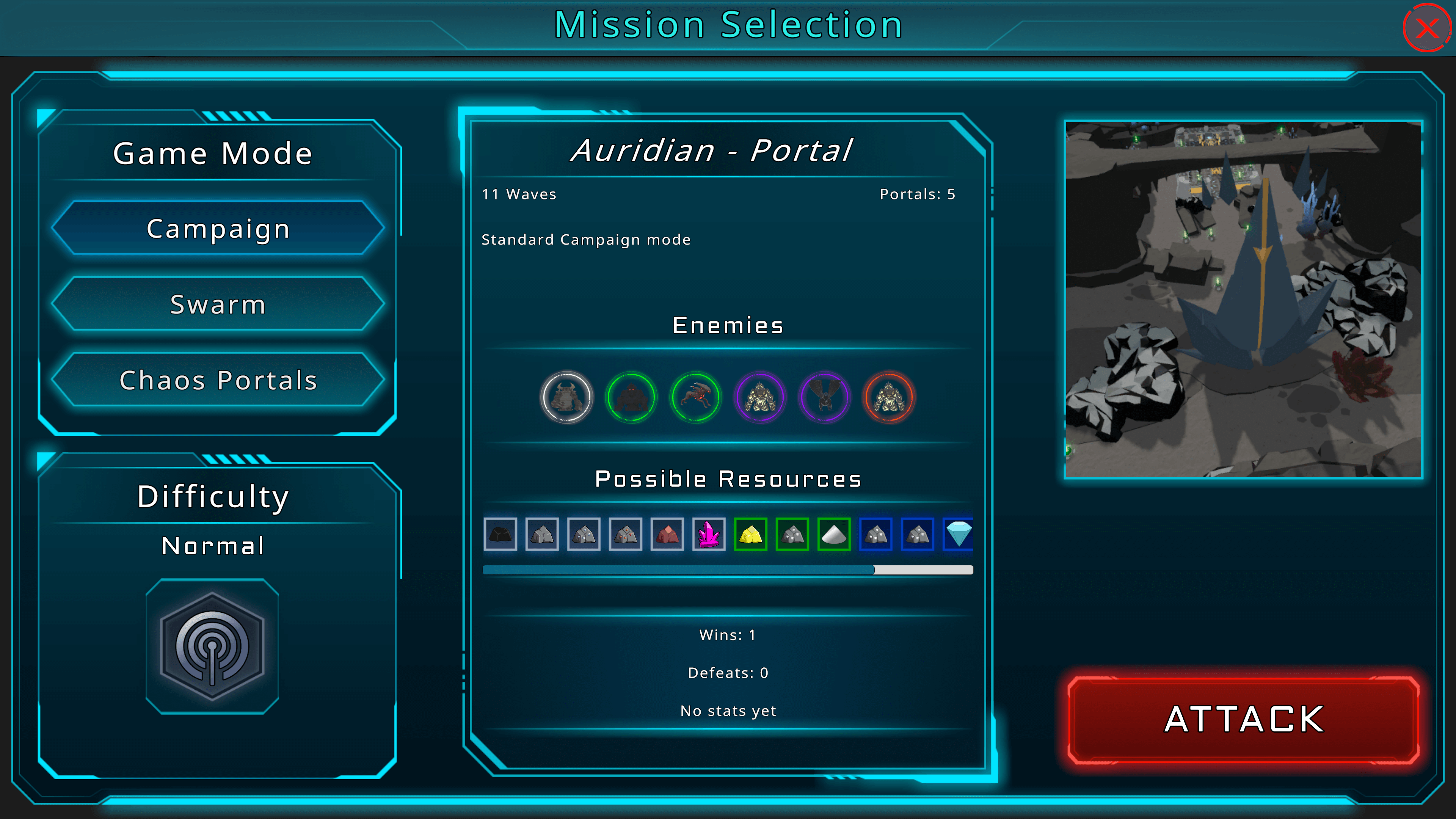Select the Campaign game mode
This screenshot has width=1456, height=819.
click(x=218, y=228)
